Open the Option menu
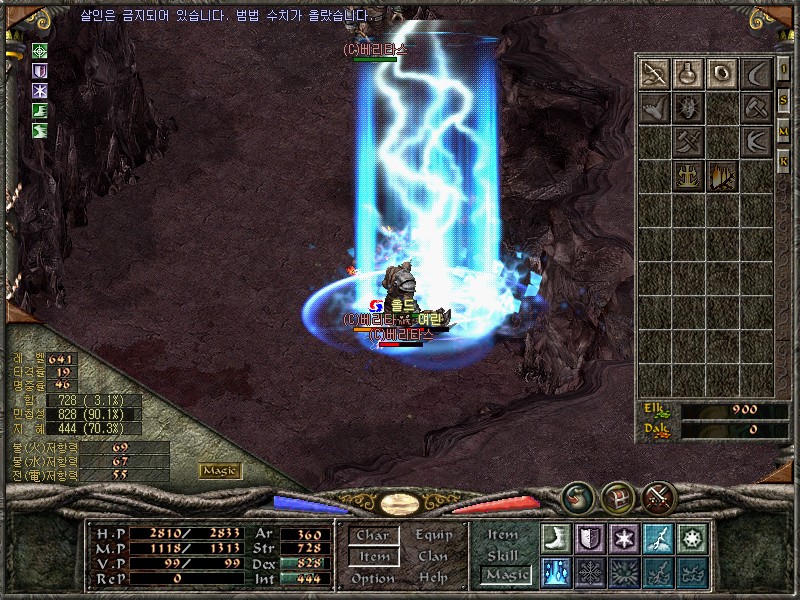800x600 pixels. click(372, 578)
